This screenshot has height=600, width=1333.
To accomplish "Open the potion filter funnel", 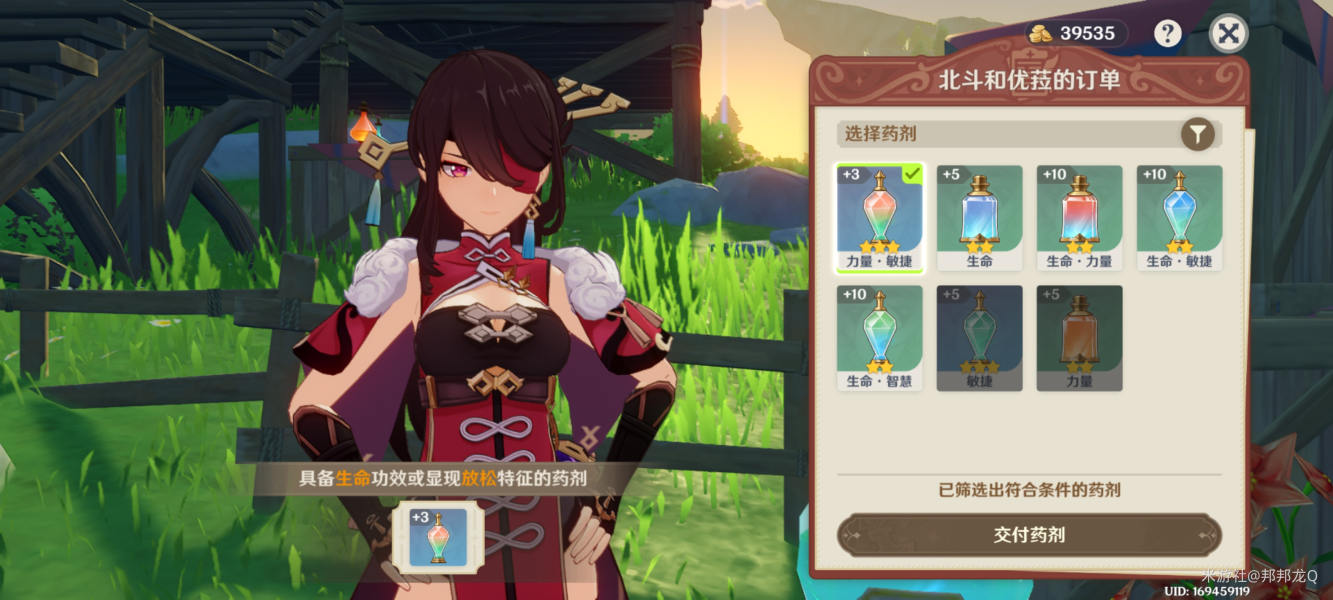I will tap(1197, 133).
